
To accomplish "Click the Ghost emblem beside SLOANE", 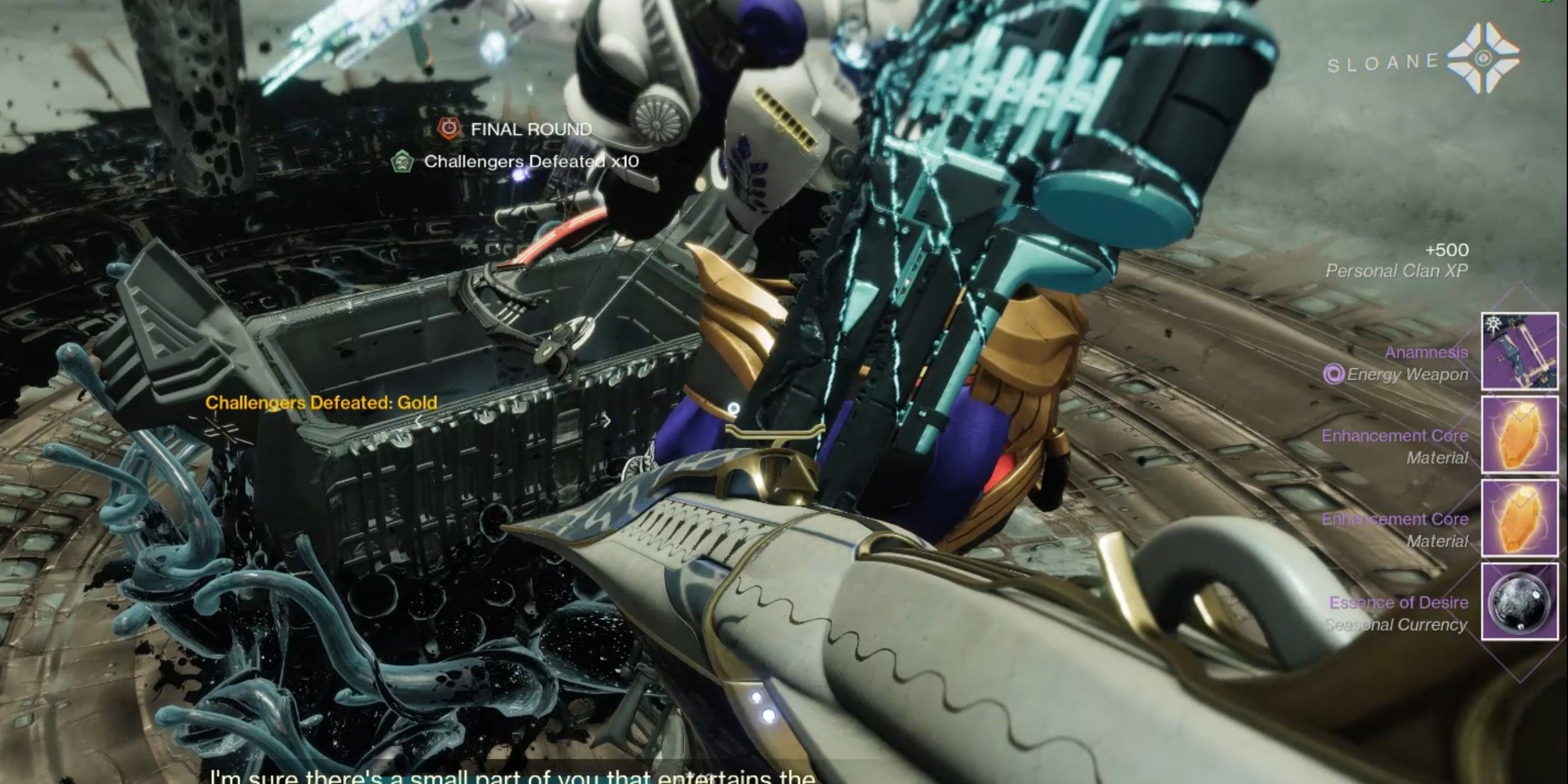I will click(1483, 59).
